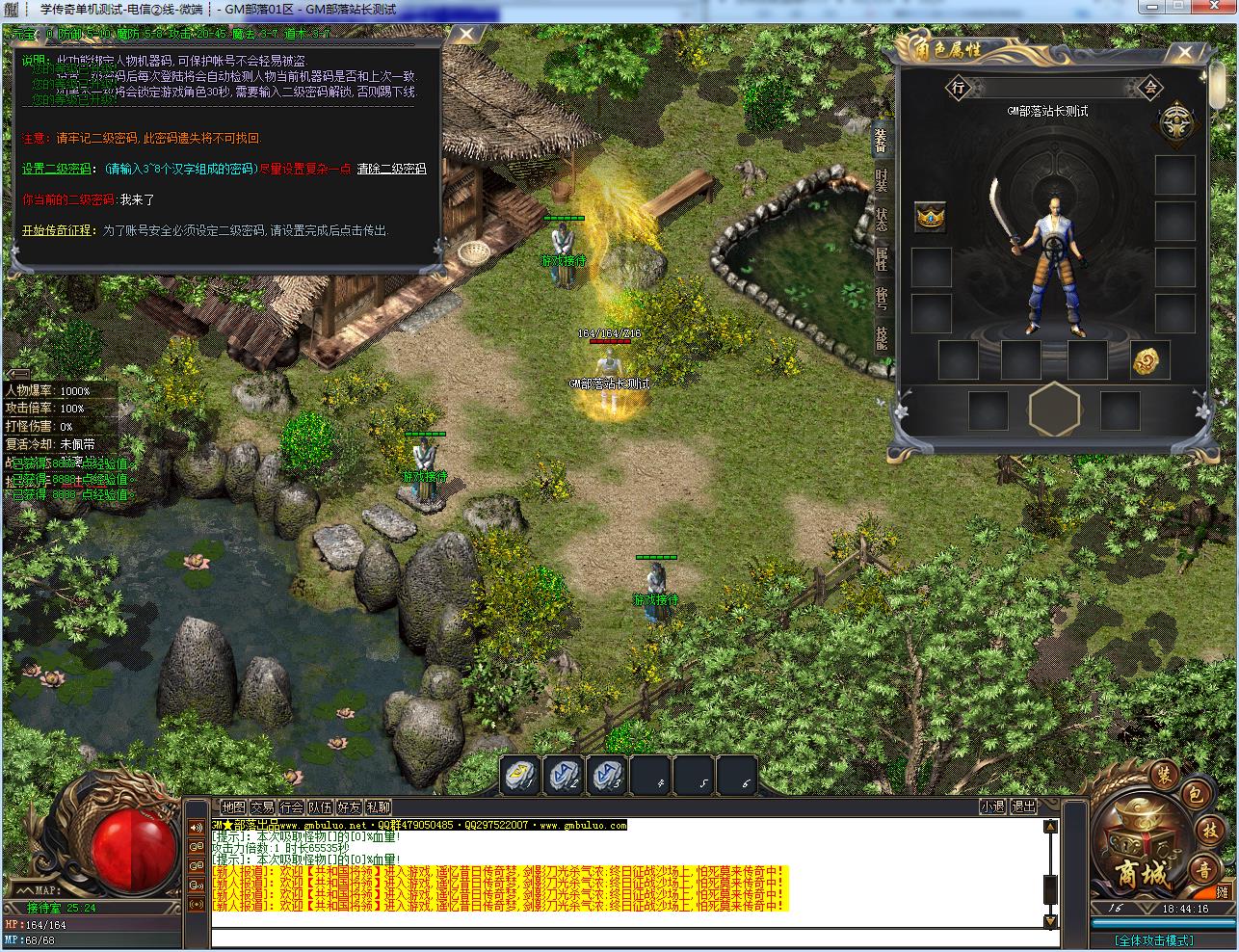Open the 状态 status tab
This screenshot has width=1239, height=952.
pyautogui.click(x=881, y=220)
